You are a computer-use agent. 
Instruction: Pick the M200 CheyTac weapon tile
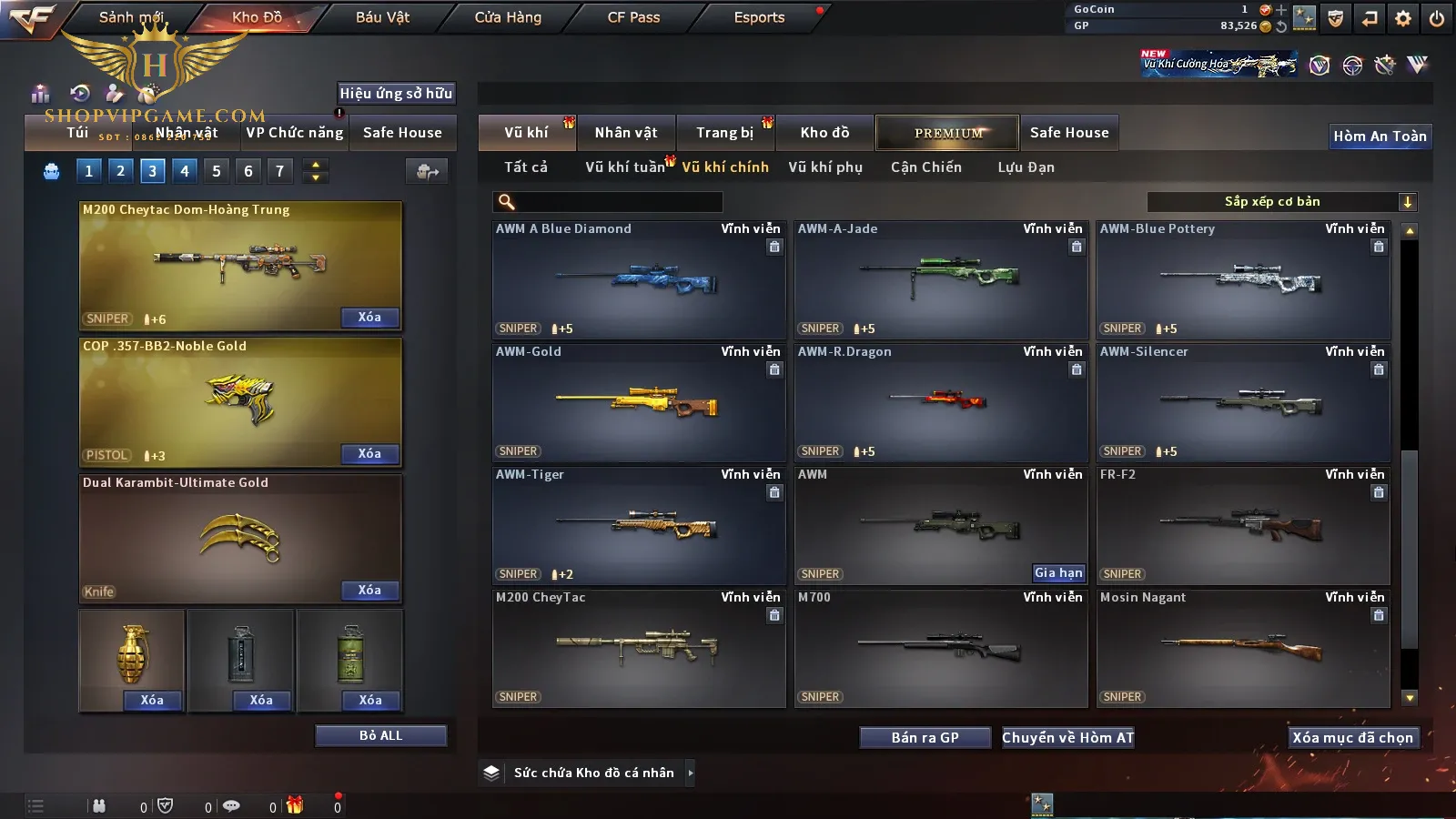(638, 648)
